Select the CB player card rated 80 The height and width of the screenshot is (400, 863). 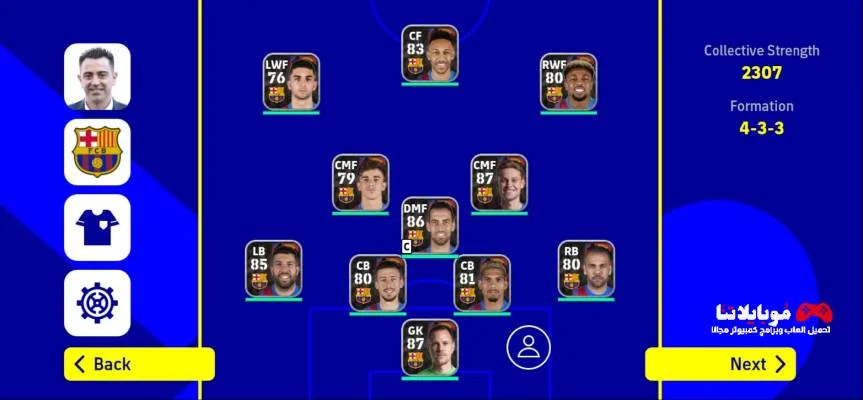click(378, 283)
